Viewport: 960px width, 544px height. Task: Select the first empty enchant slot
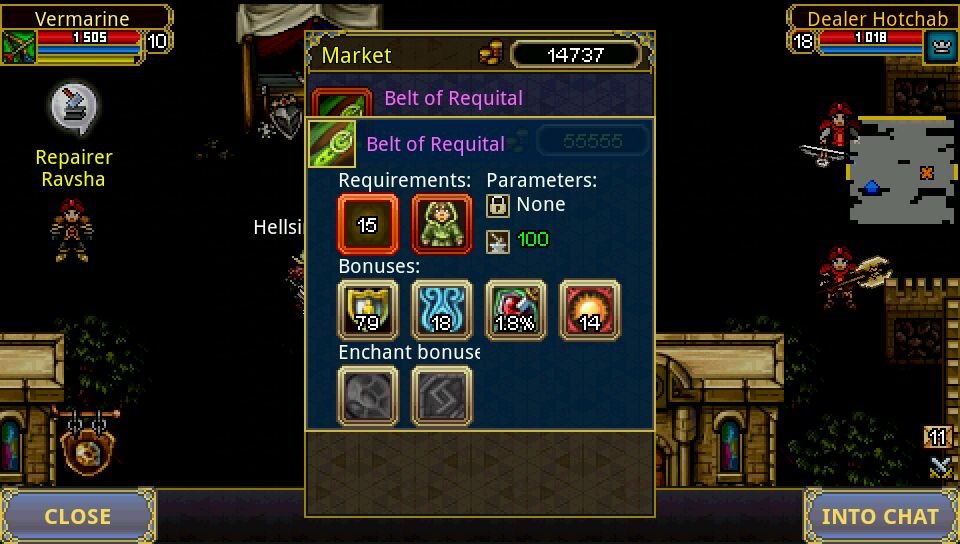[x=368, y=396]
